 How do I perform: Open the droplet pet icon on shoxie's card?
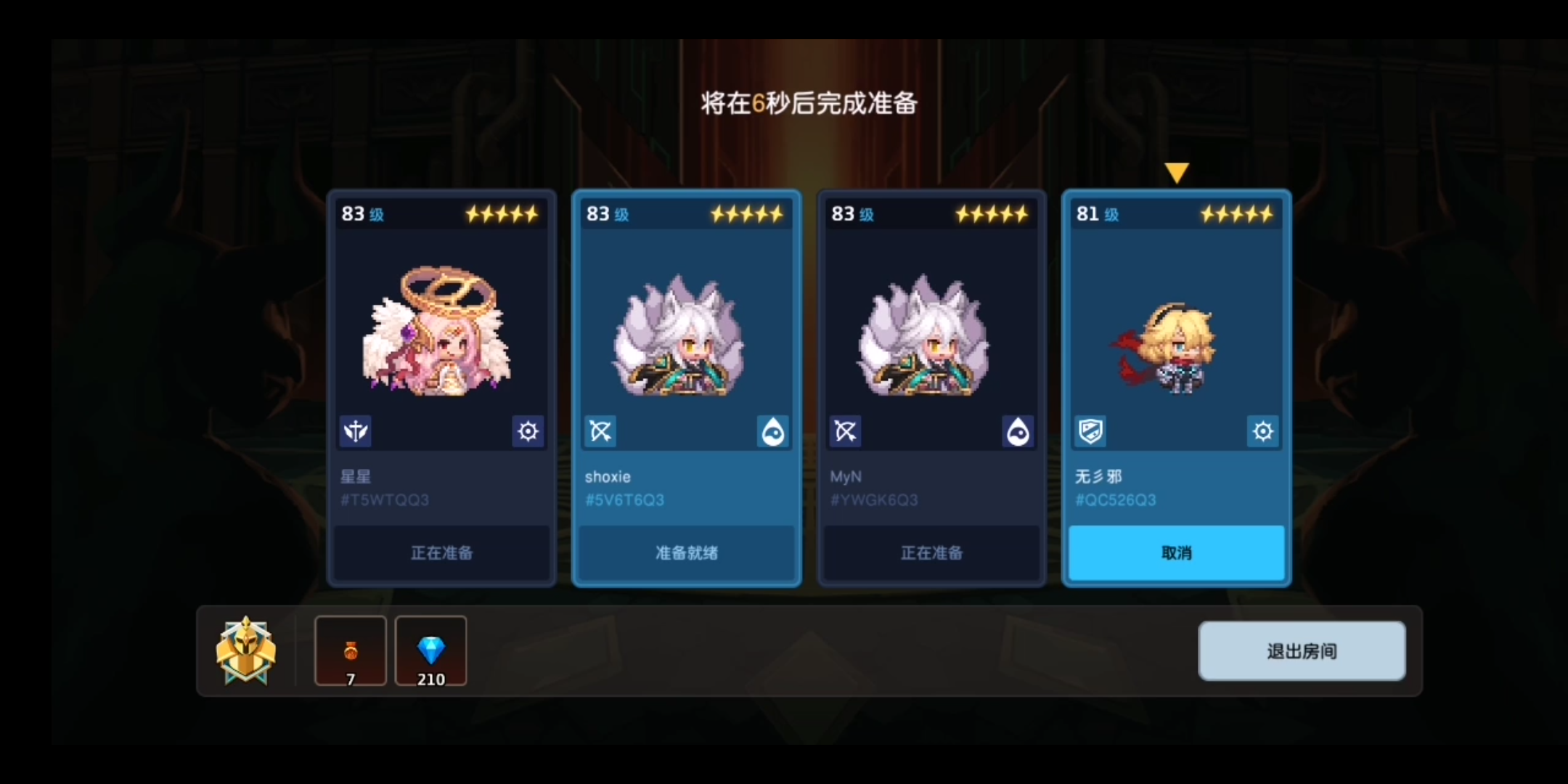pos(772,431)
